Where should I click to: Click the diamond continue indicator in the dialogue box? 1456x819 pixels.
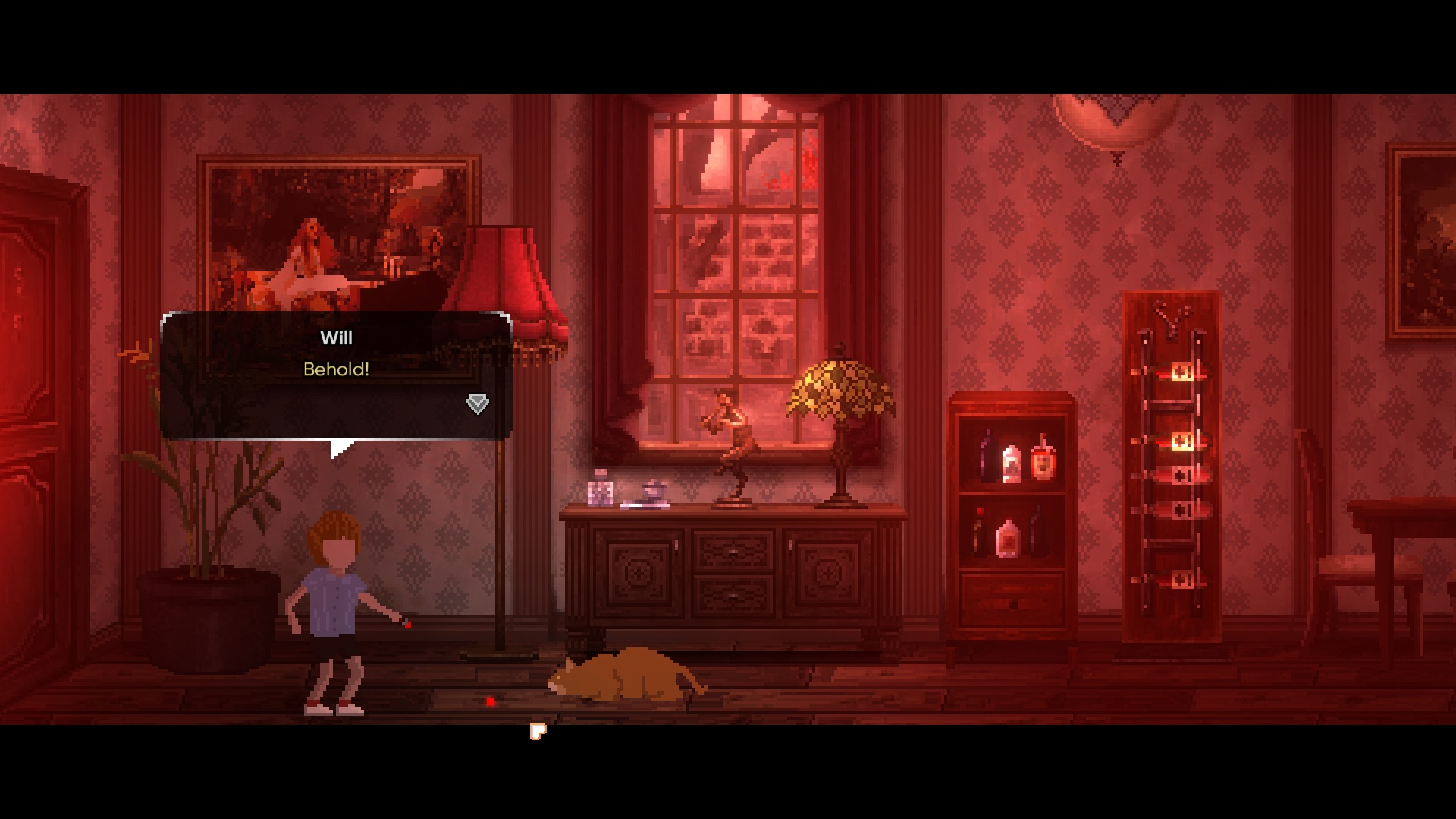tap(477, 406)
